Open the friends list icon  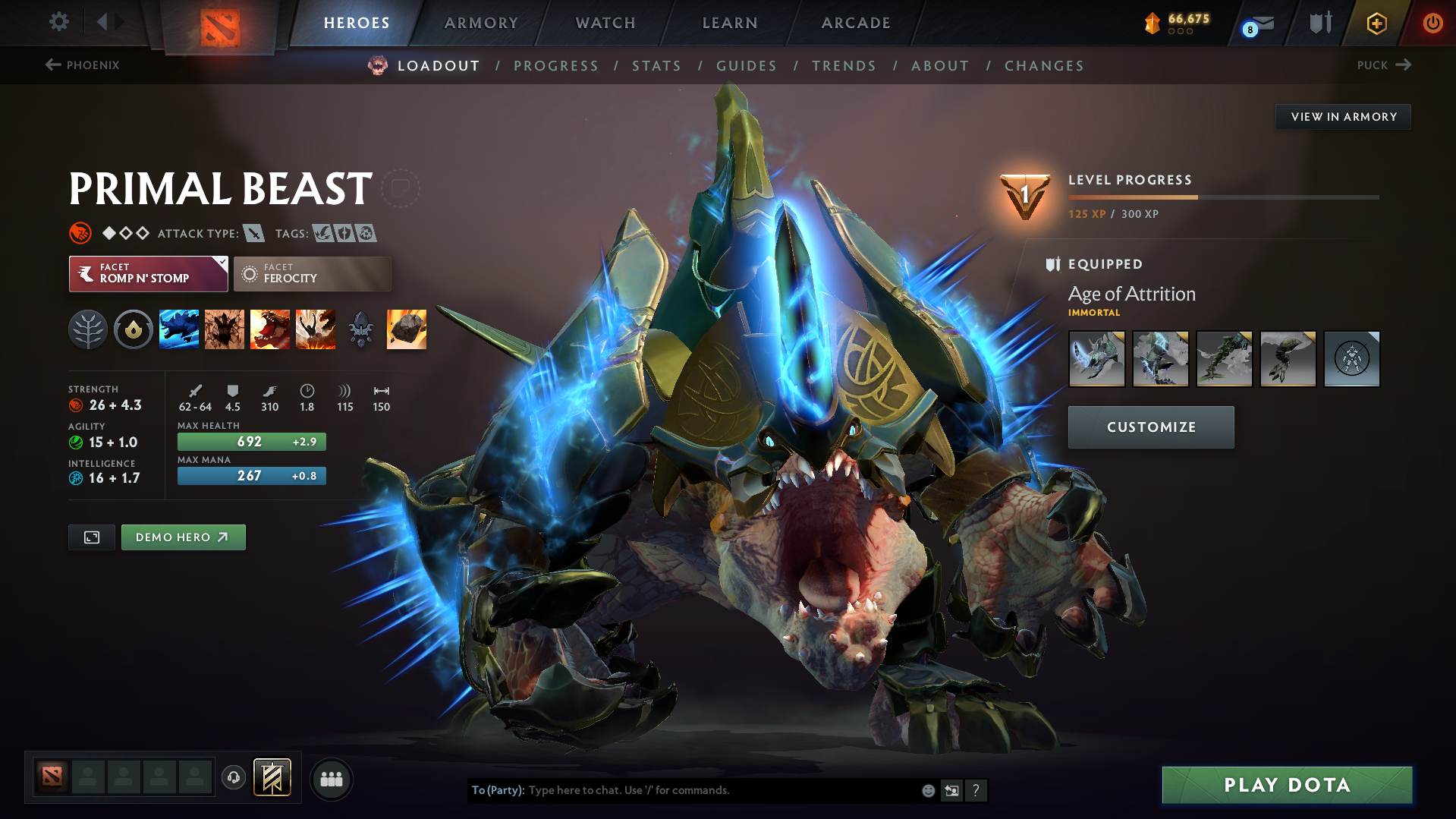[x=332, y=779]
